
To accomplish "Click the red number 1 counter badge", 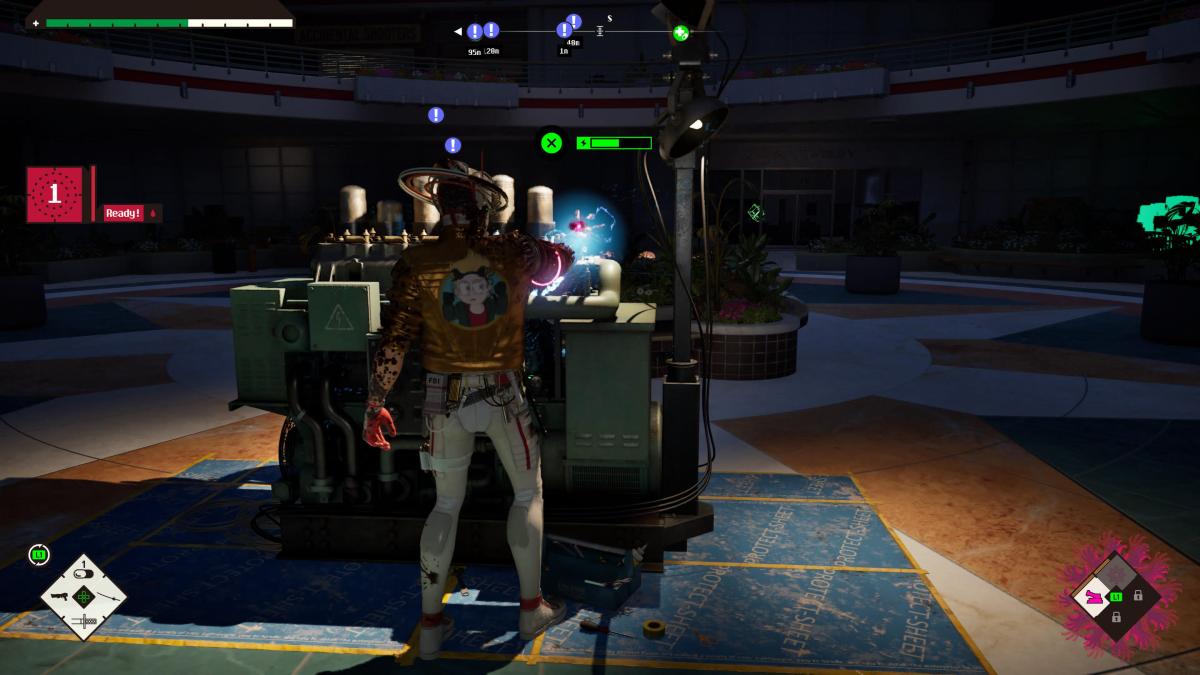I will (x=55, y=194).
